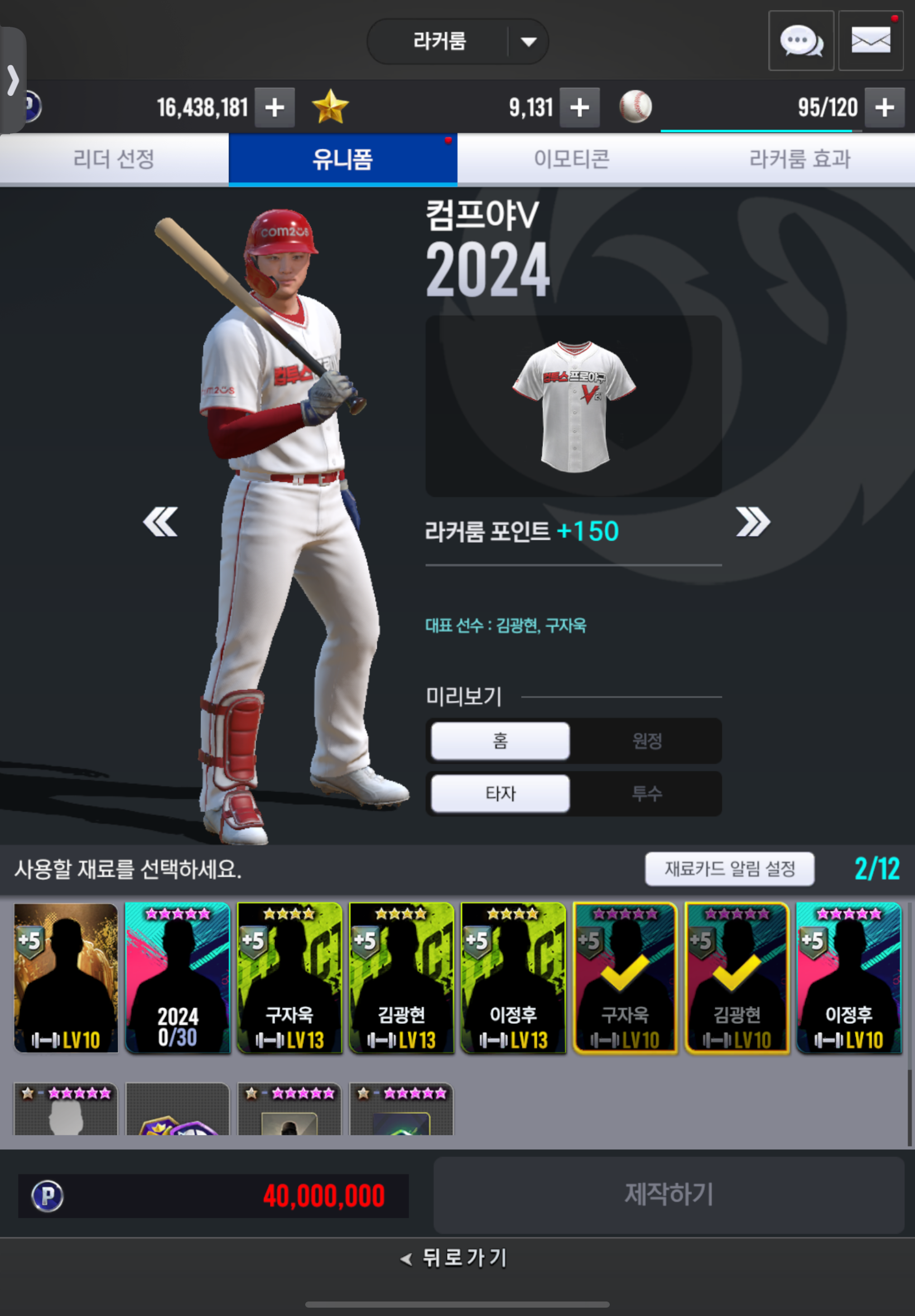Open the mailbox envelope icon

tap(870, 41)
